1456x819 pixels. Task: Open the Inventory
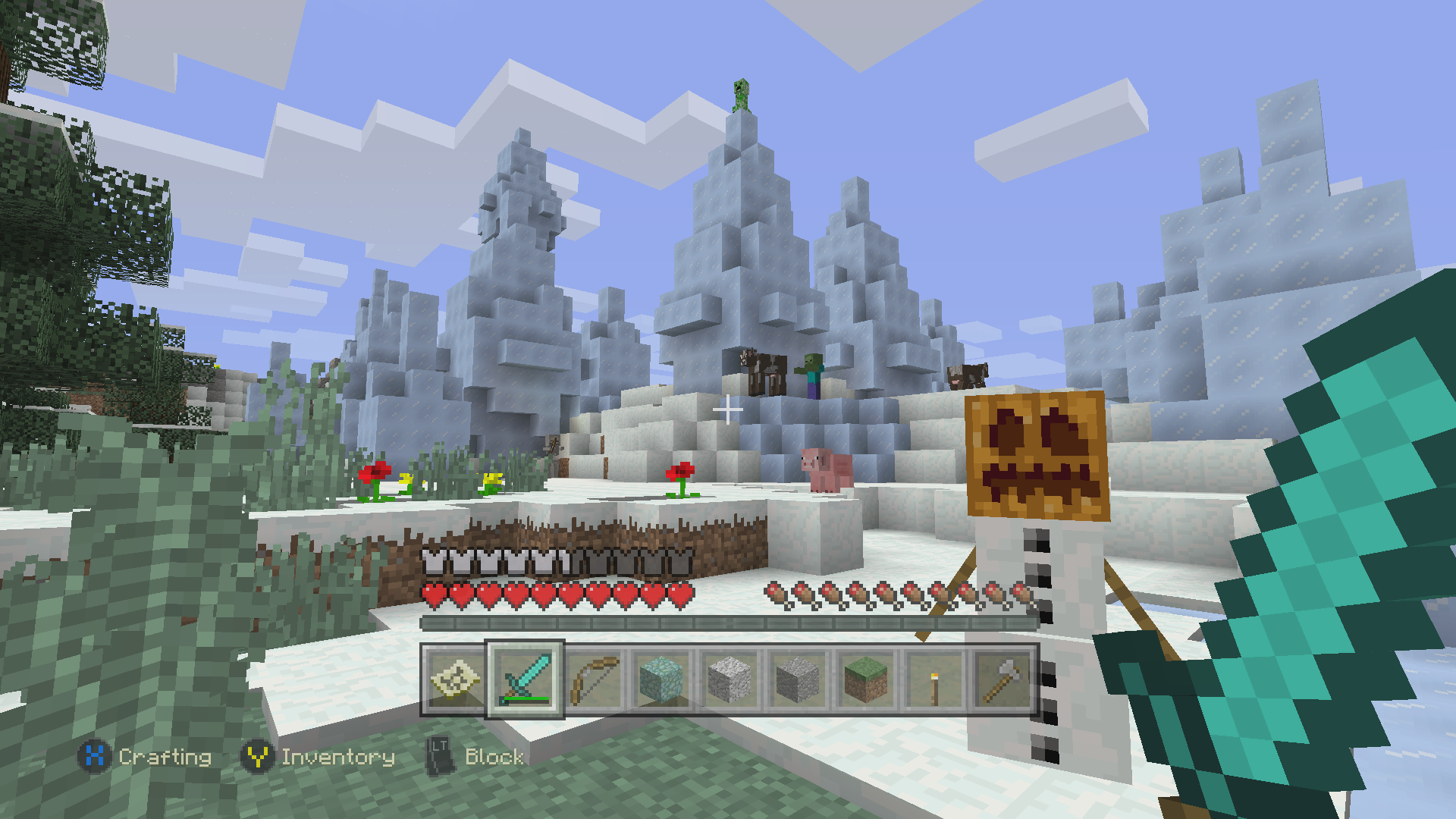click(x=337, y=756)
